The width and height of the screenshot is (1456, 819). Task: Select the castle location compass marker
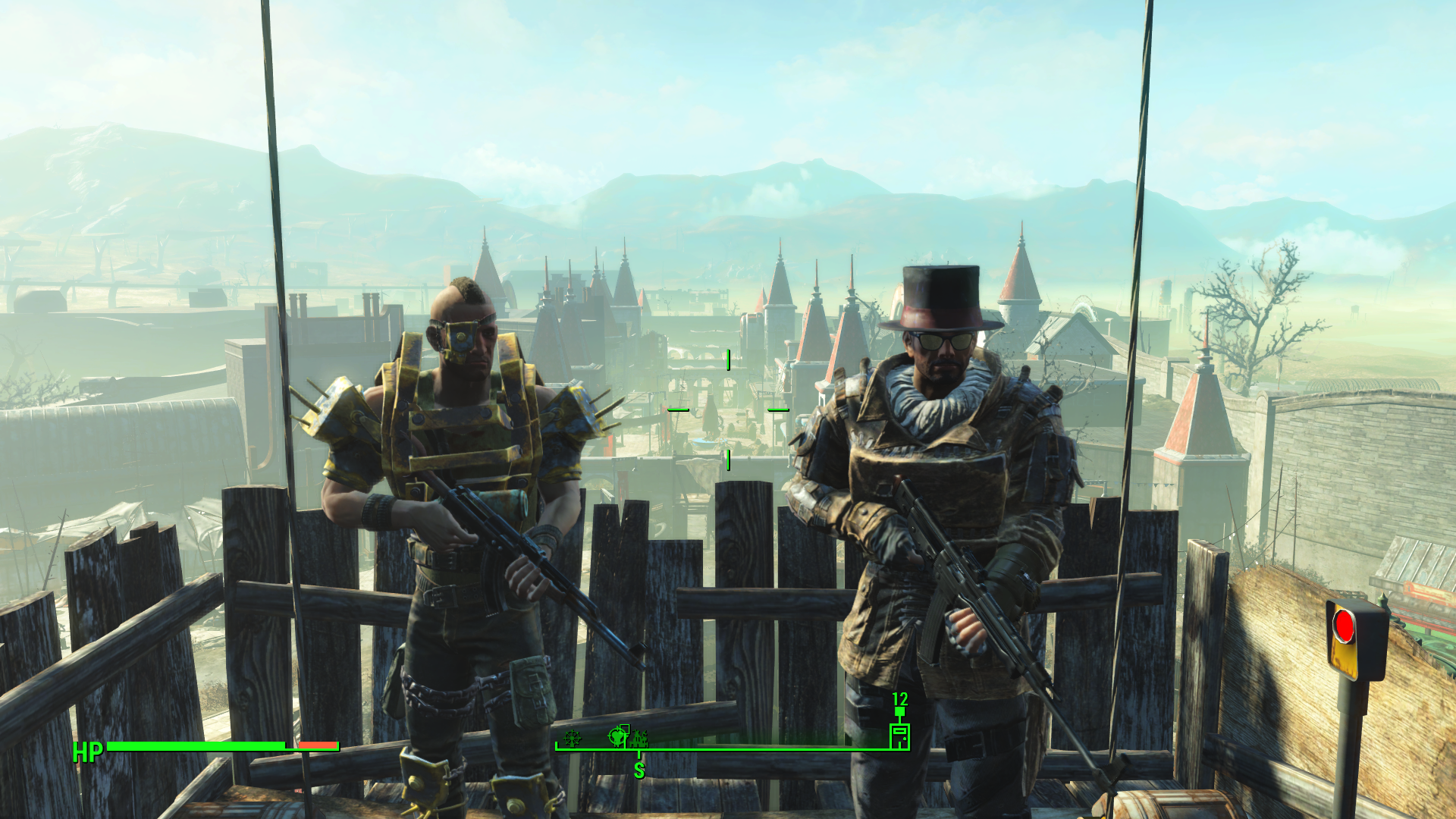pos(639,737)
